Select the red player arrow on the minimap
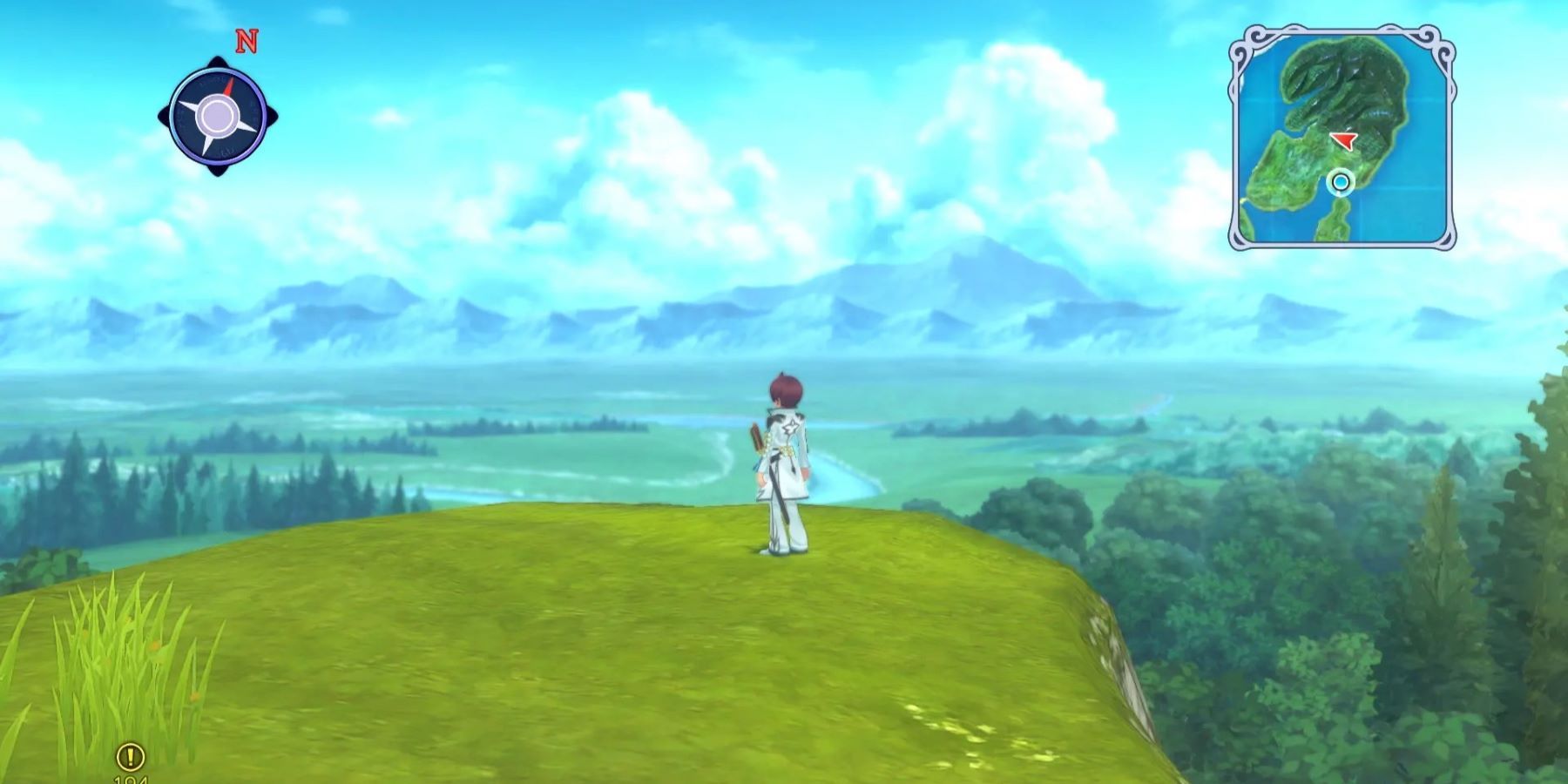1568x784 pixels. coord(1344,140)
